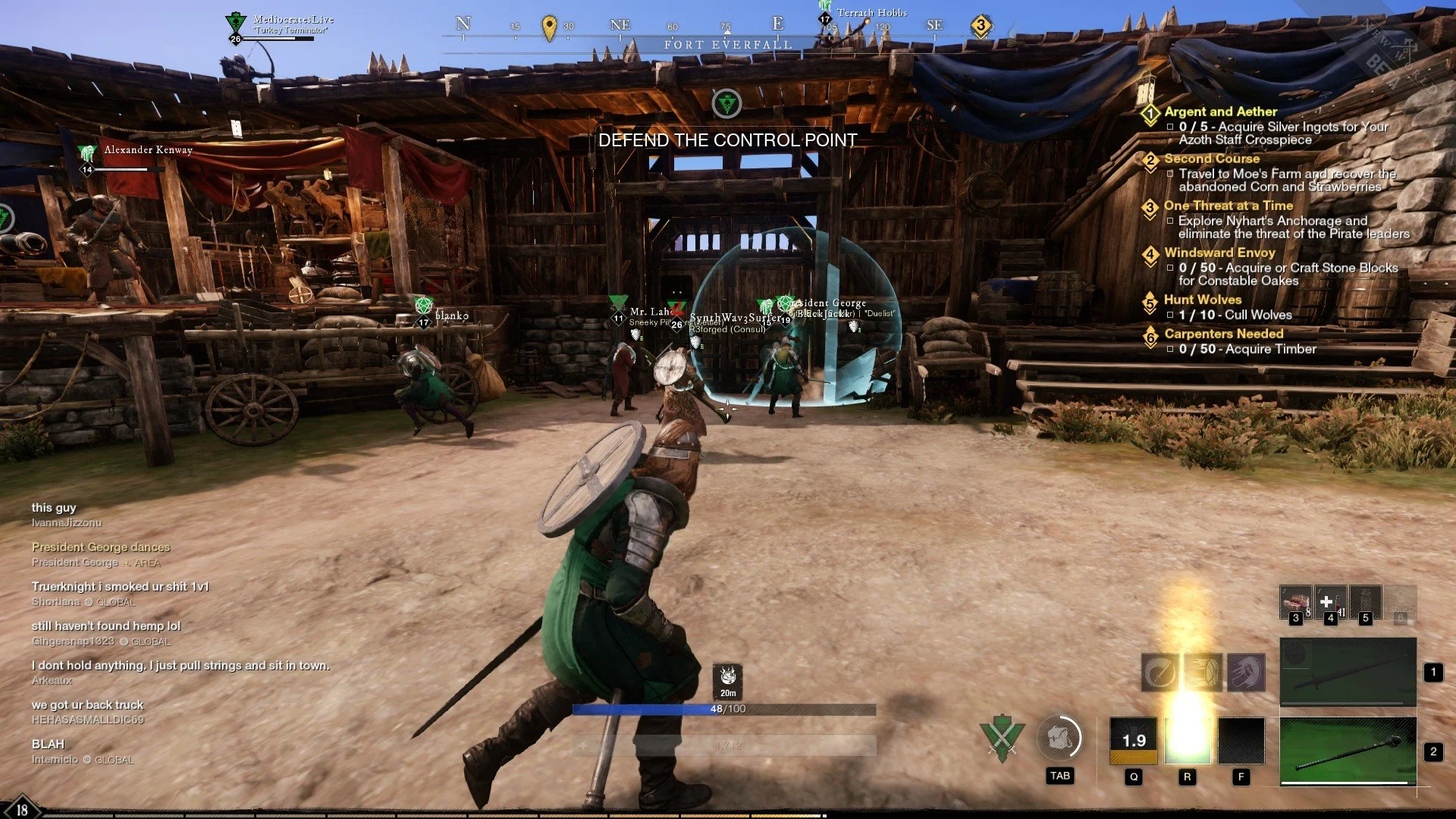Use the health potion quickslot with white cross
The width and height of the screenshot is (1456, 819).
[1330, 603]
